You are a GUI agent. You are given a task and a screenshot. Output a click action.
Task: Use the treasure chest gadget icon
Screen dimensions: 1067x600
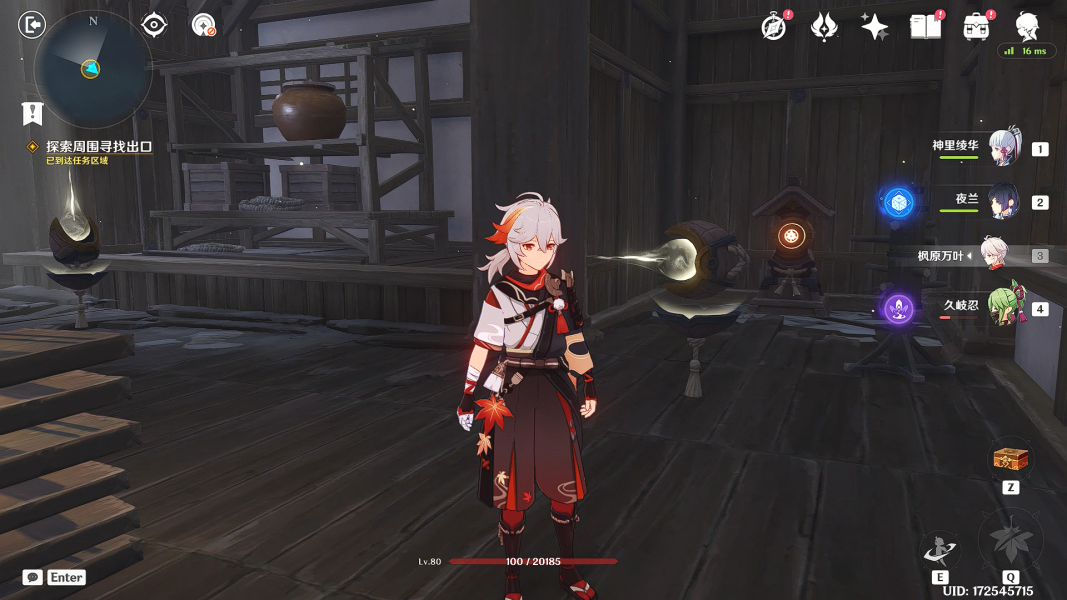coord(1010,459)
